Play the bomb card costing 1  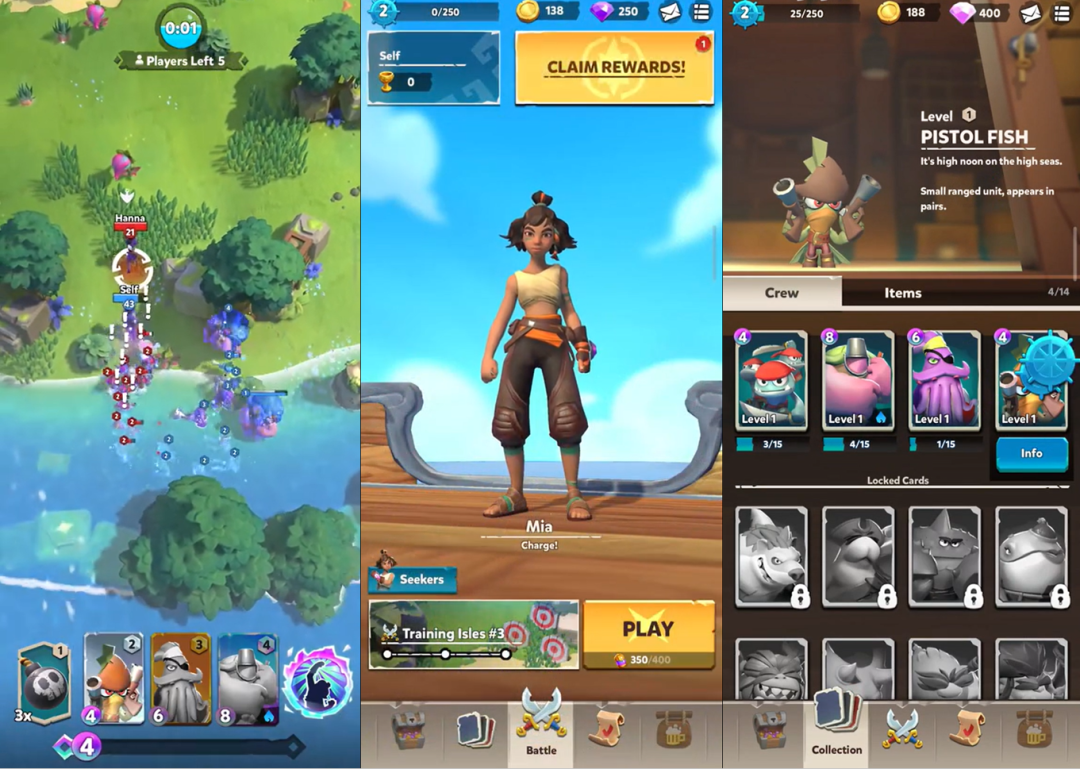[45, 681]
